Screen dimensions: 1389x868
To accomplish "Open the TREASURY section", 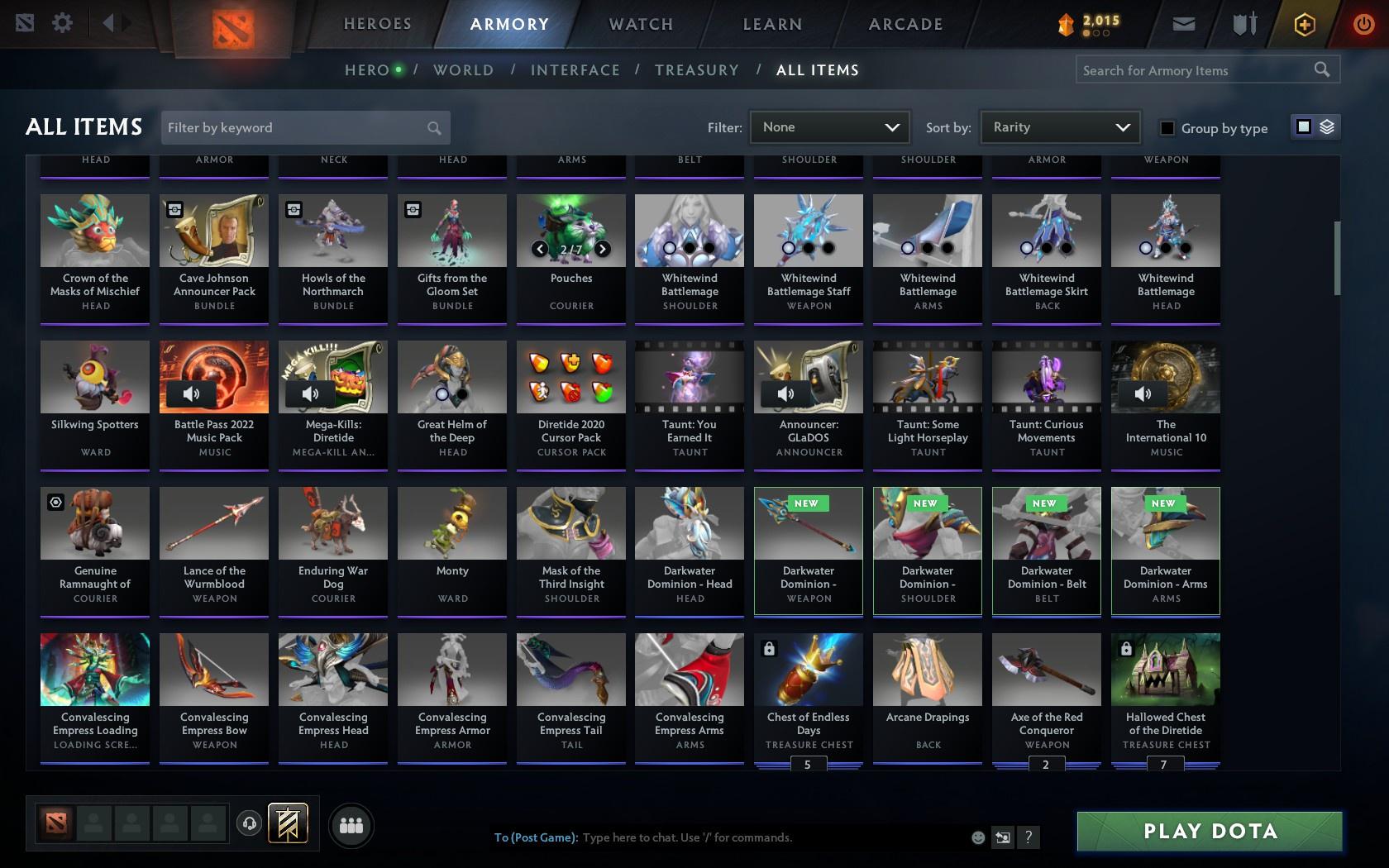I will point(697,70).
